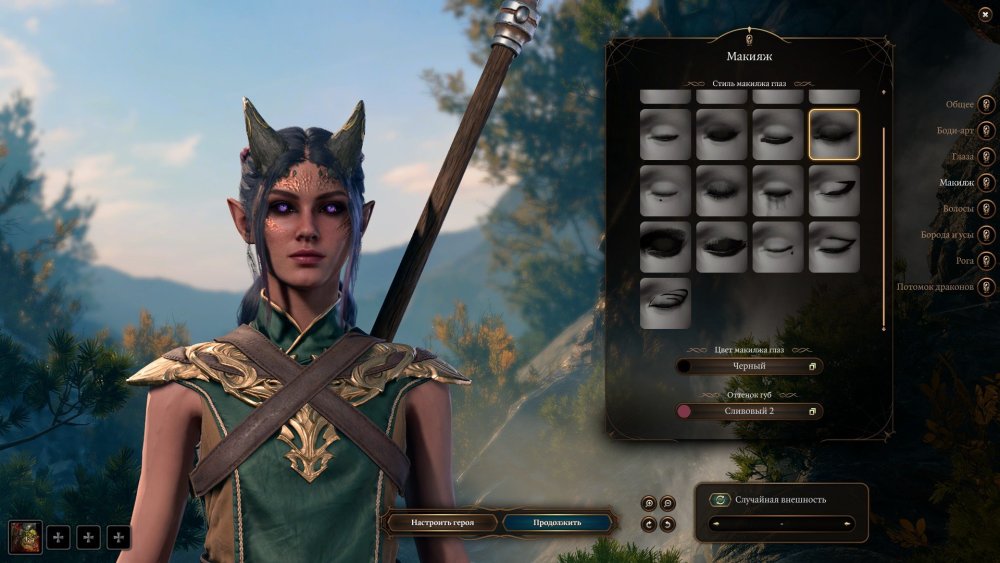Select the feathered wing eye makeup style
The height and width of the screenshot is (563, 1000).
[665, 303]
